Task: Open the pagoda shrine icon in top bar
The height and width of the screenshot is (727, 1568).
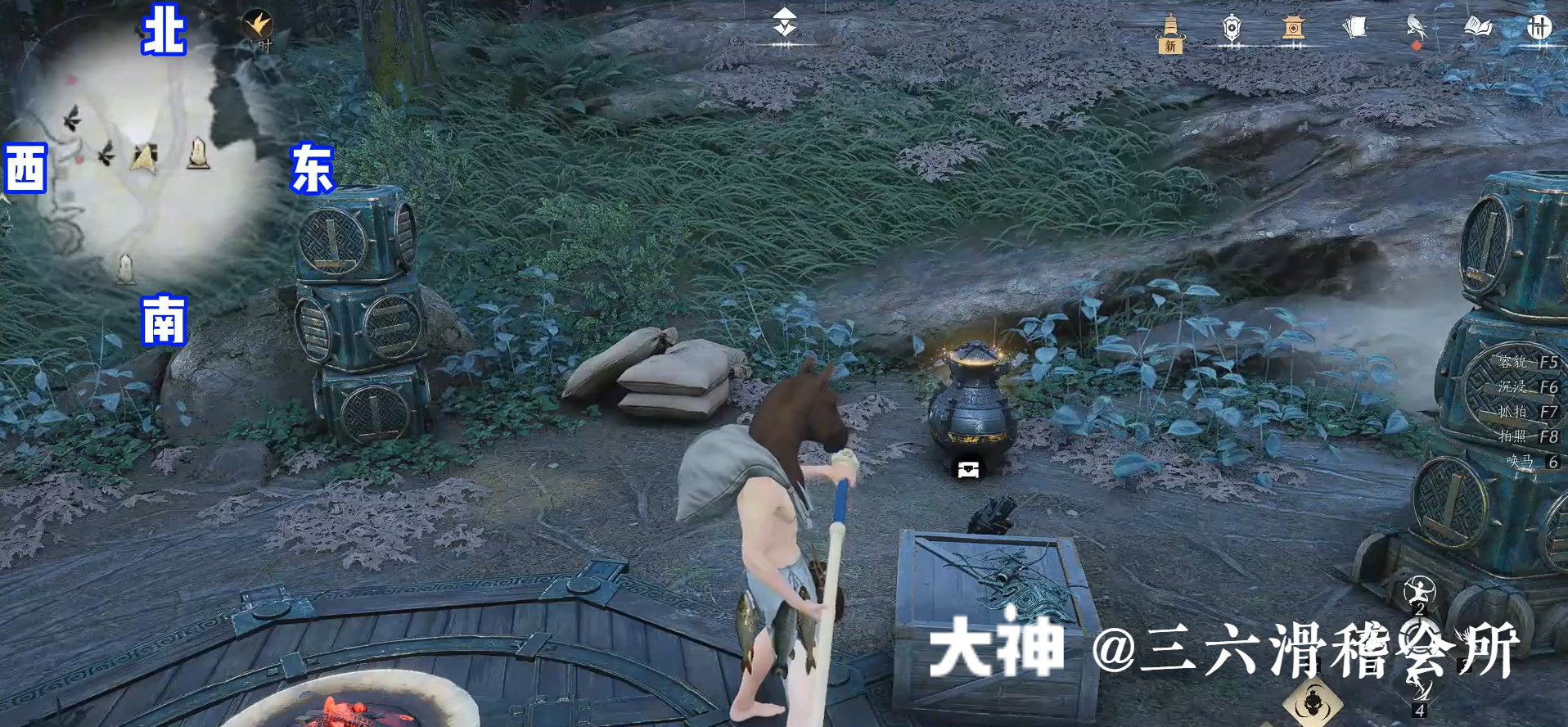Action: [1291, 27]
